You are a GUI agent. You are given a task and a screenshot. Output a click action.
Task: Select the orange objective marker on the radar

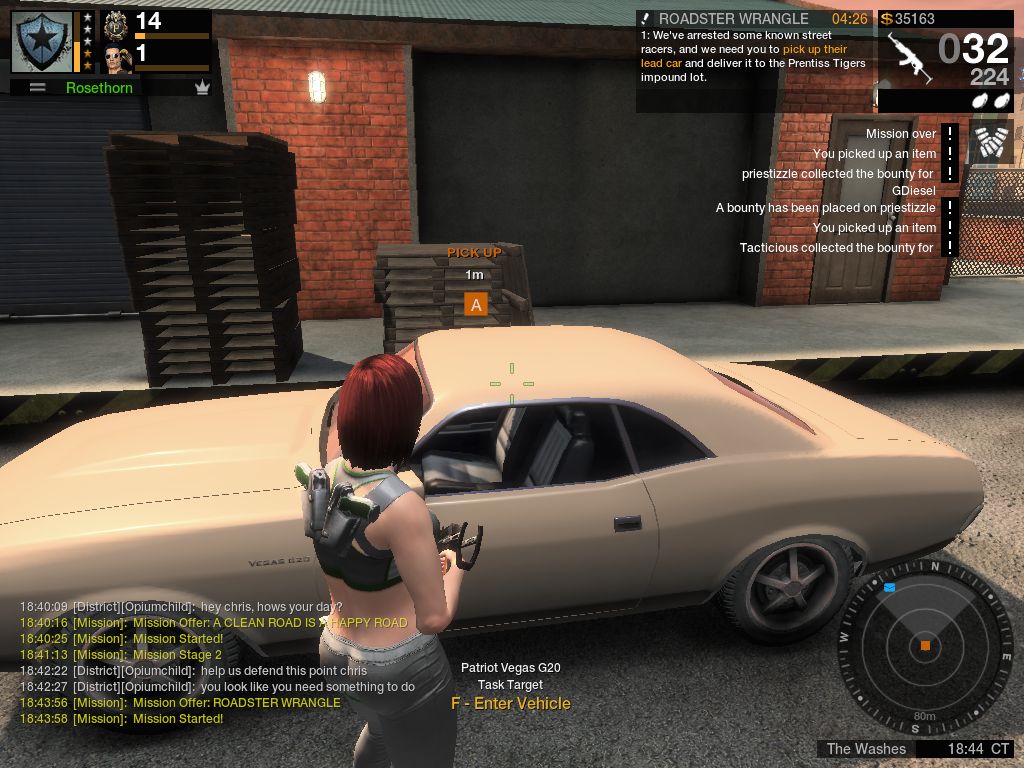point(925,646)
